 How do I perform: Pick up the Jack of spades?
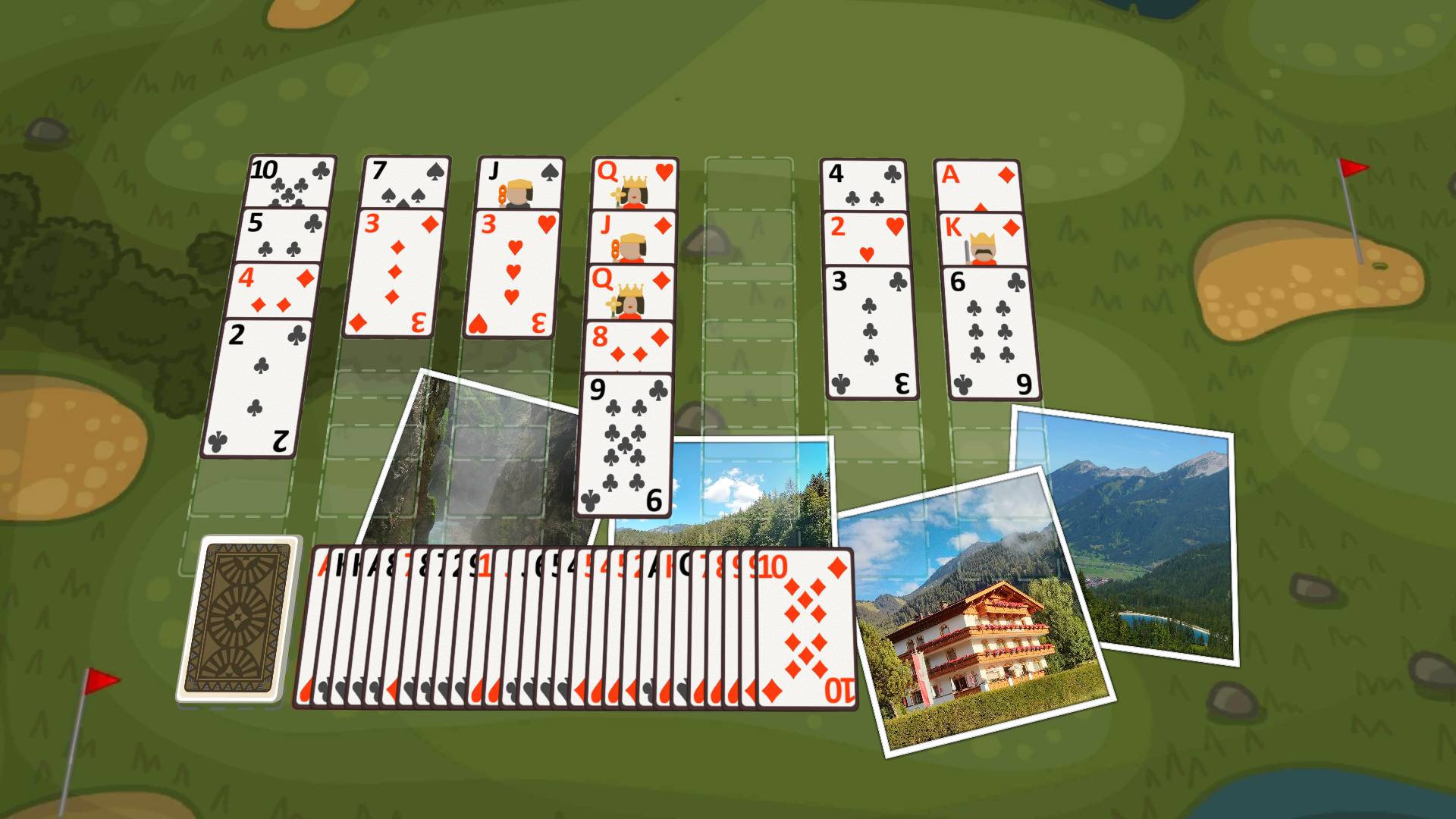(x=519, y=182)
